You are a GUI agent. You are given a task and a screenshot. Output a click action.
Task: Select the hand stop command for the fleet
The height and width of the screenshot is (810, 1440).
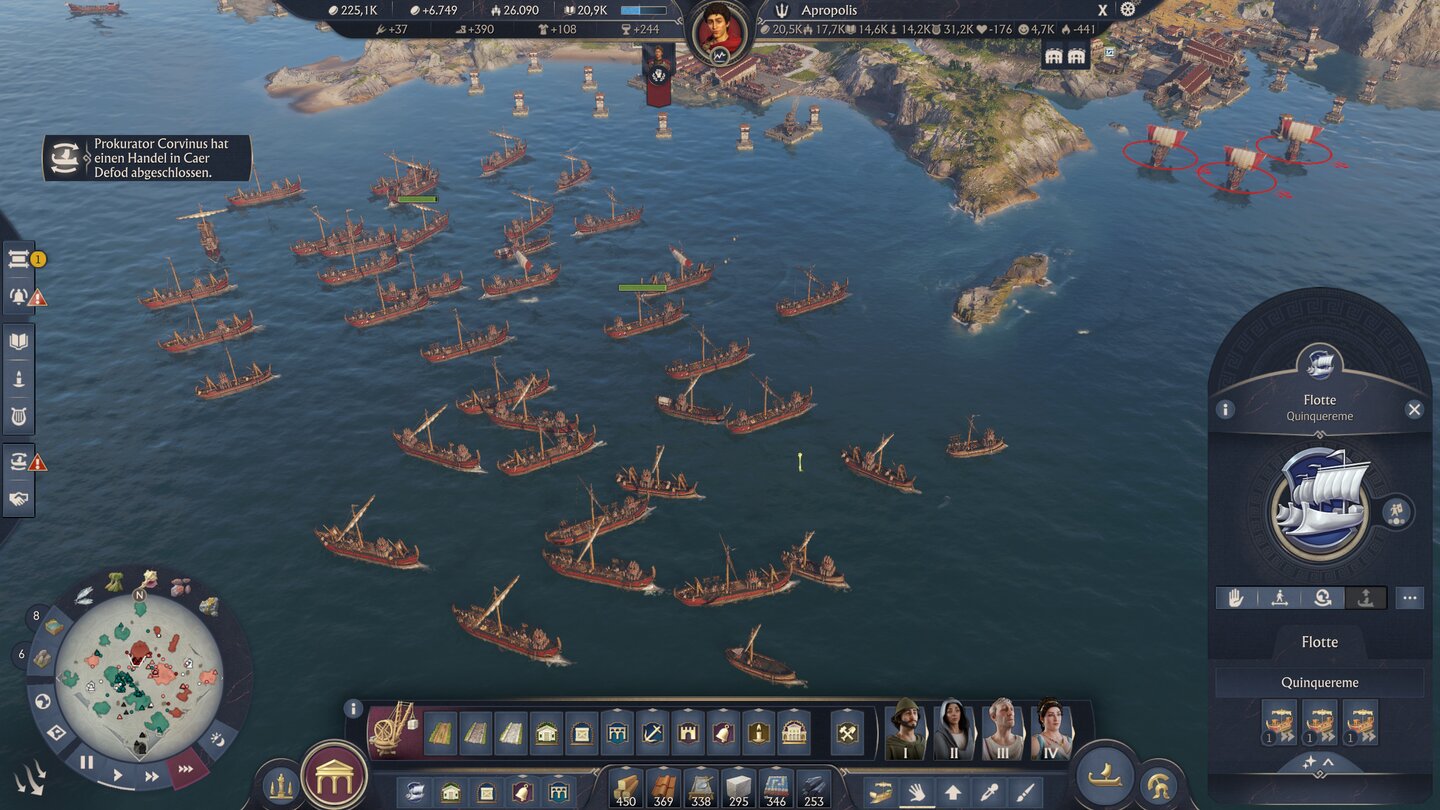1236,598
